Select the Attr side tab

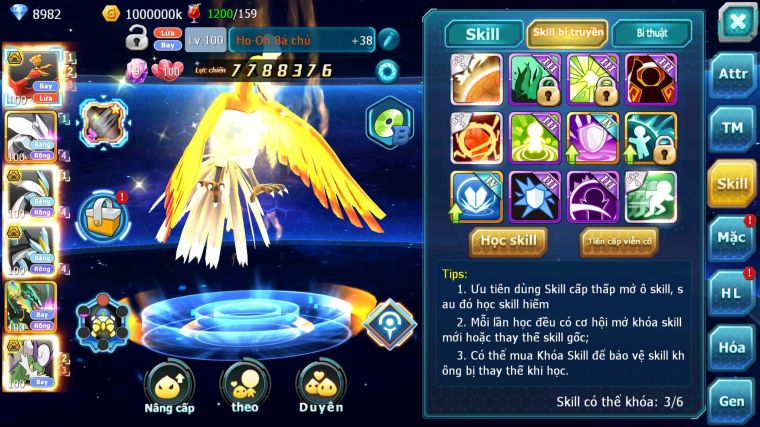click(731, 75)
